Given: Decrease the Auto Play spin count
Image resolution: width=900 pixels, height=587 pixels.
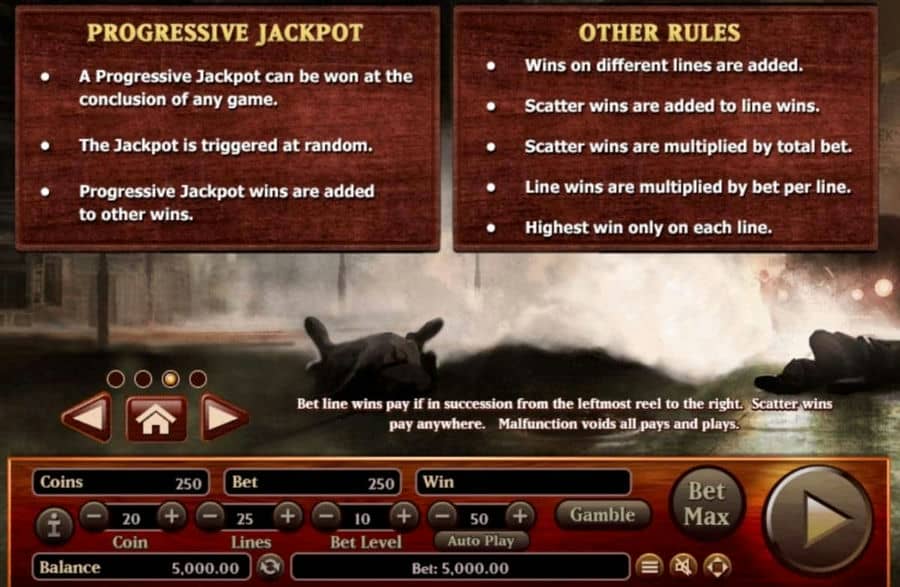Looking at the screenshot, I should coord(442,516).
